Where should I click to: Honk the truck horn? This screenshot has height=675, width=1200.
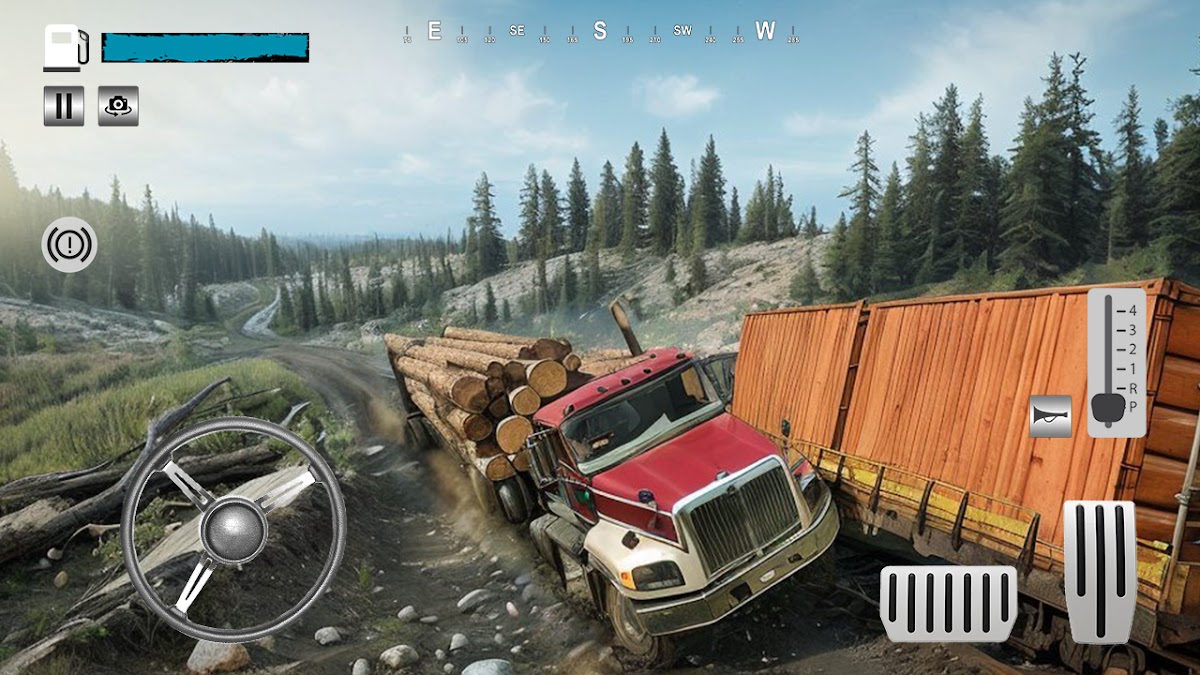coord(1051,416)
